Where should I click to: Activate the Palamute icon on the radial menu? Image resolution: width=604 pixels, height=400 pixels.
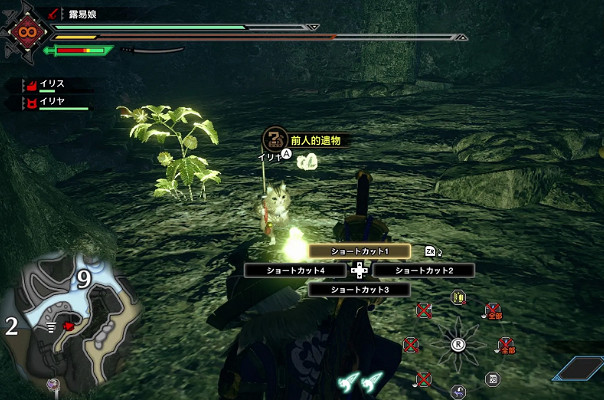pos(457,391)
